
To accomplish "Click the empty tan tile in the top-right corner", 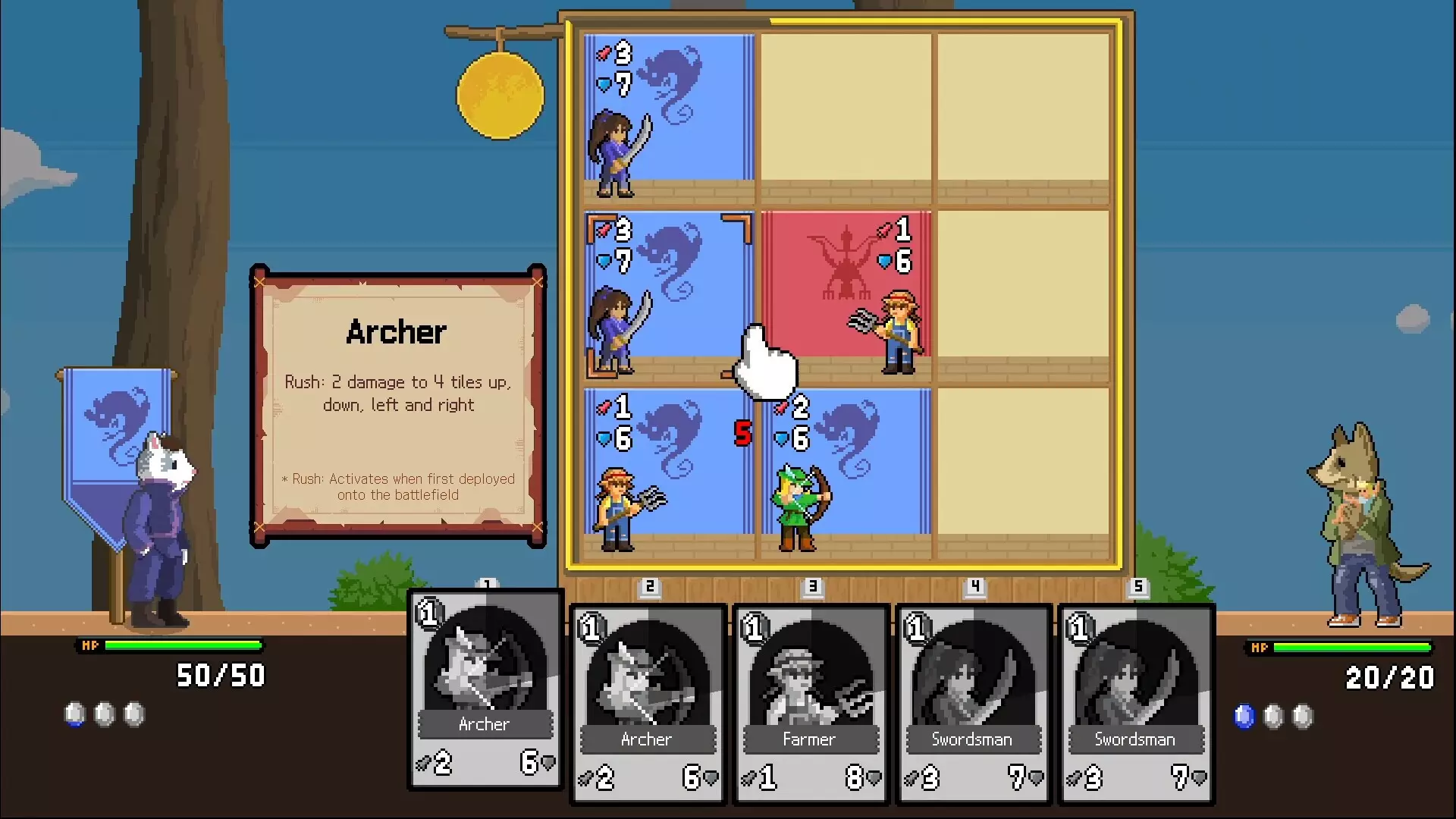I will click(x=1024, y=106).
